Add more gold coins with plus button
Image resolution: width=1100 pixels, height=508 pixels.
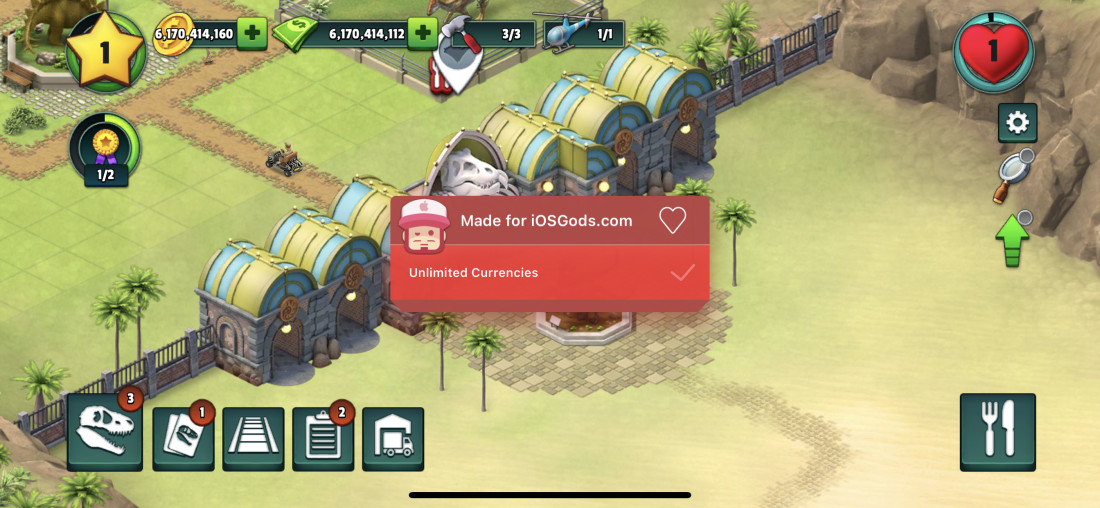point(251,33)
